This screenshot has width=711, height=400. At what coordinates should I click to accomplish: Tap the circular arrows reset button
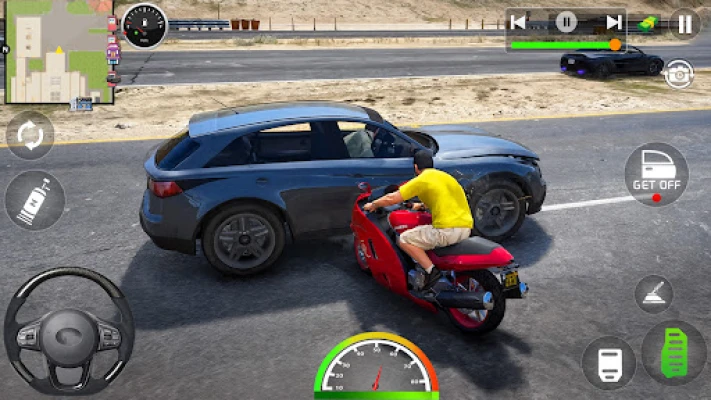[31, 136]
